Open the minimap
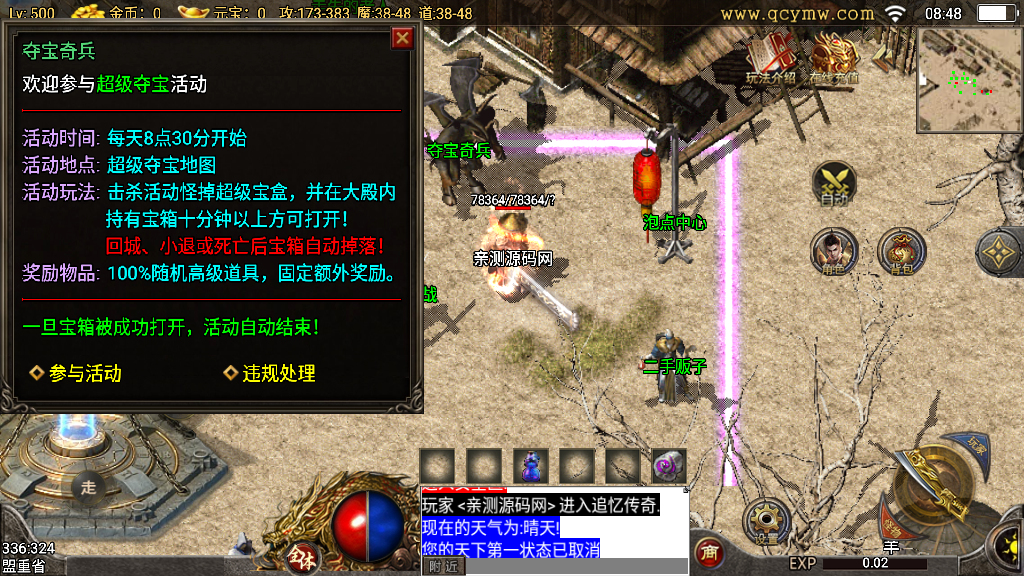The image size is (1024, 576). (968, 79)
